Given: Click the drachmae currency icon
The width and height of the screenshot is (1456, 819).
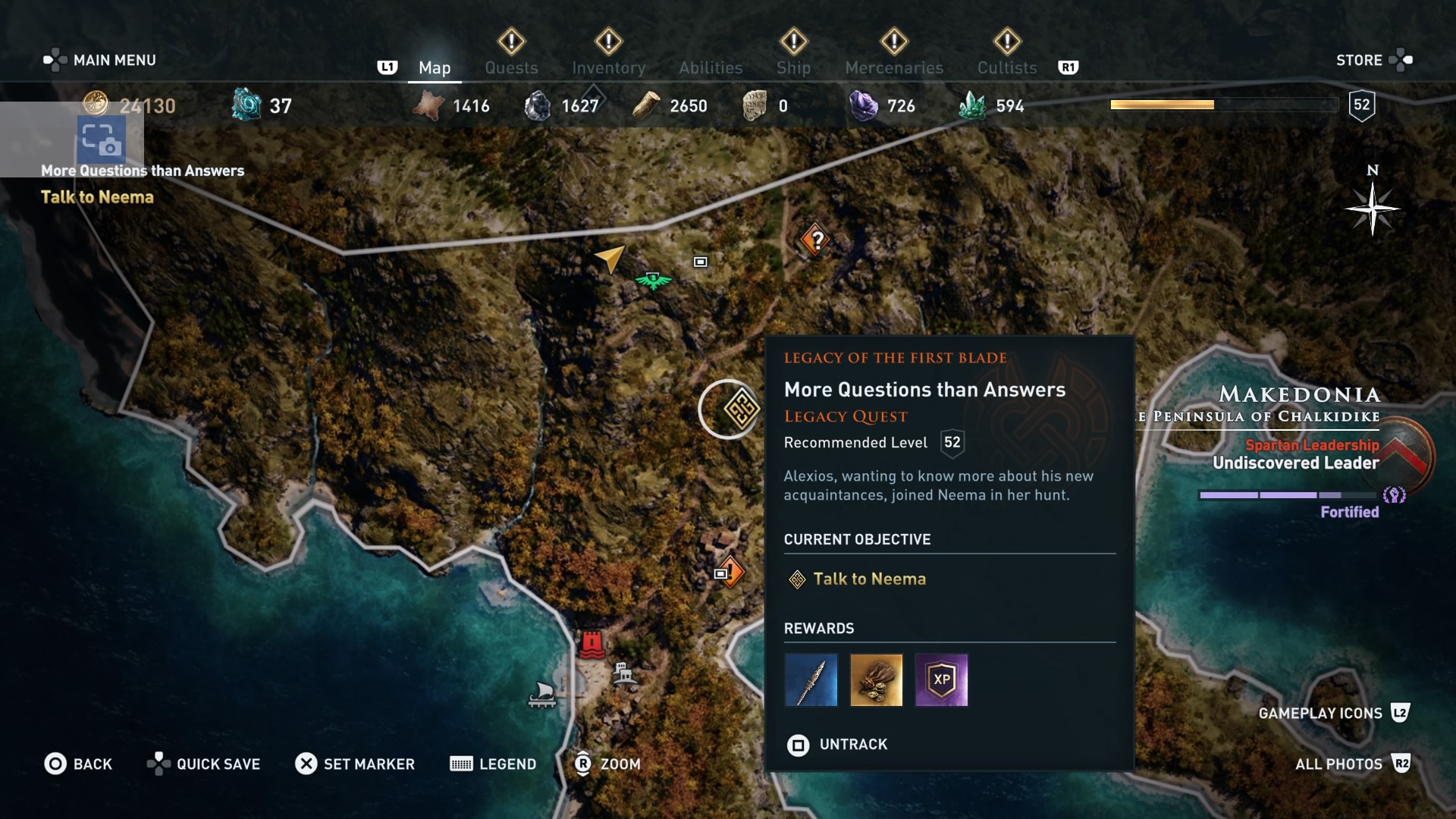Looking at the screenshot, I should pyautogui.click(x=97, y=106).
